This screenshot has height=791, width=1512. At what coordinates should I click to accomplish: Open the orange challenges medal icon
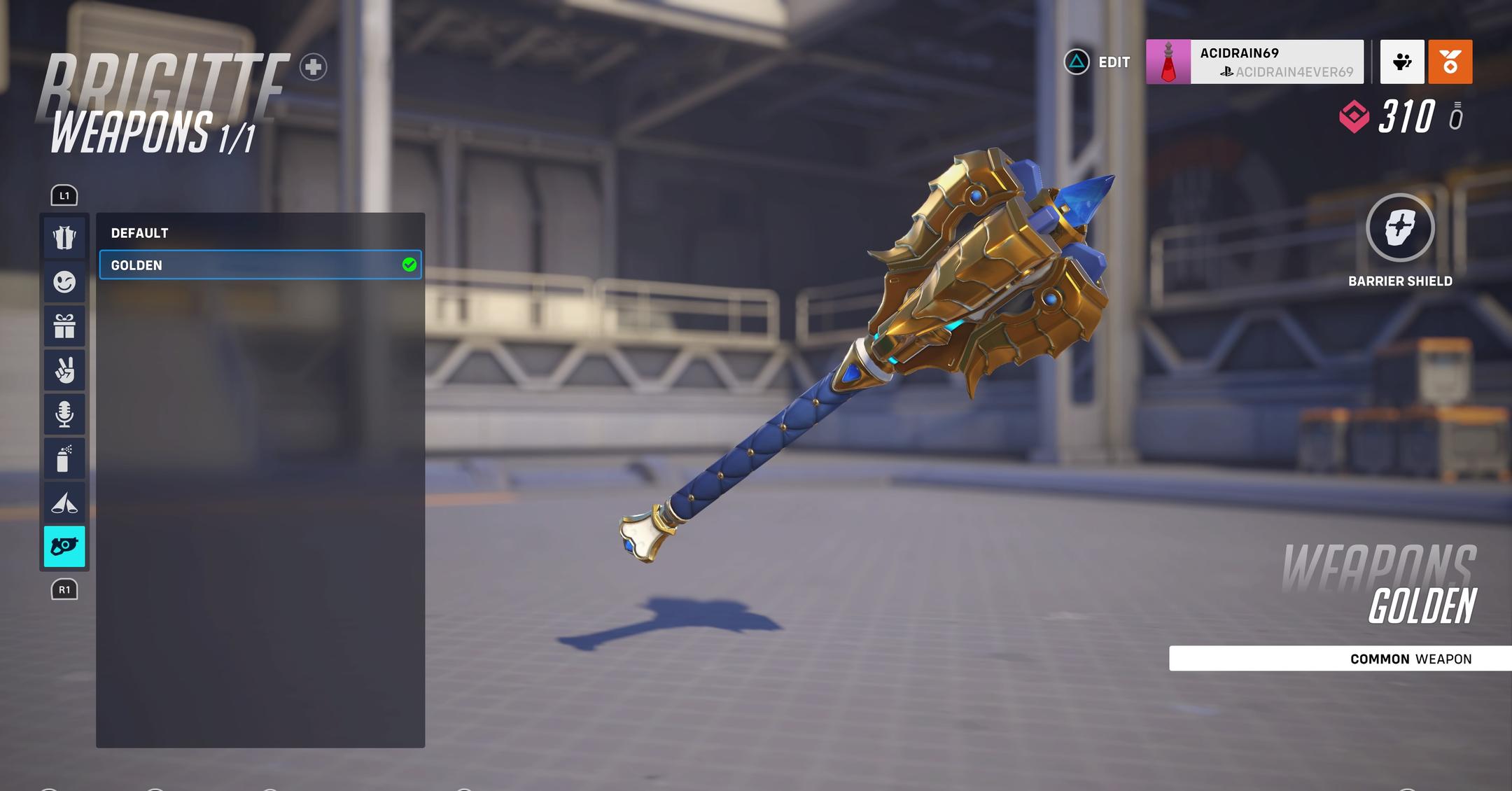[1450, 62]
